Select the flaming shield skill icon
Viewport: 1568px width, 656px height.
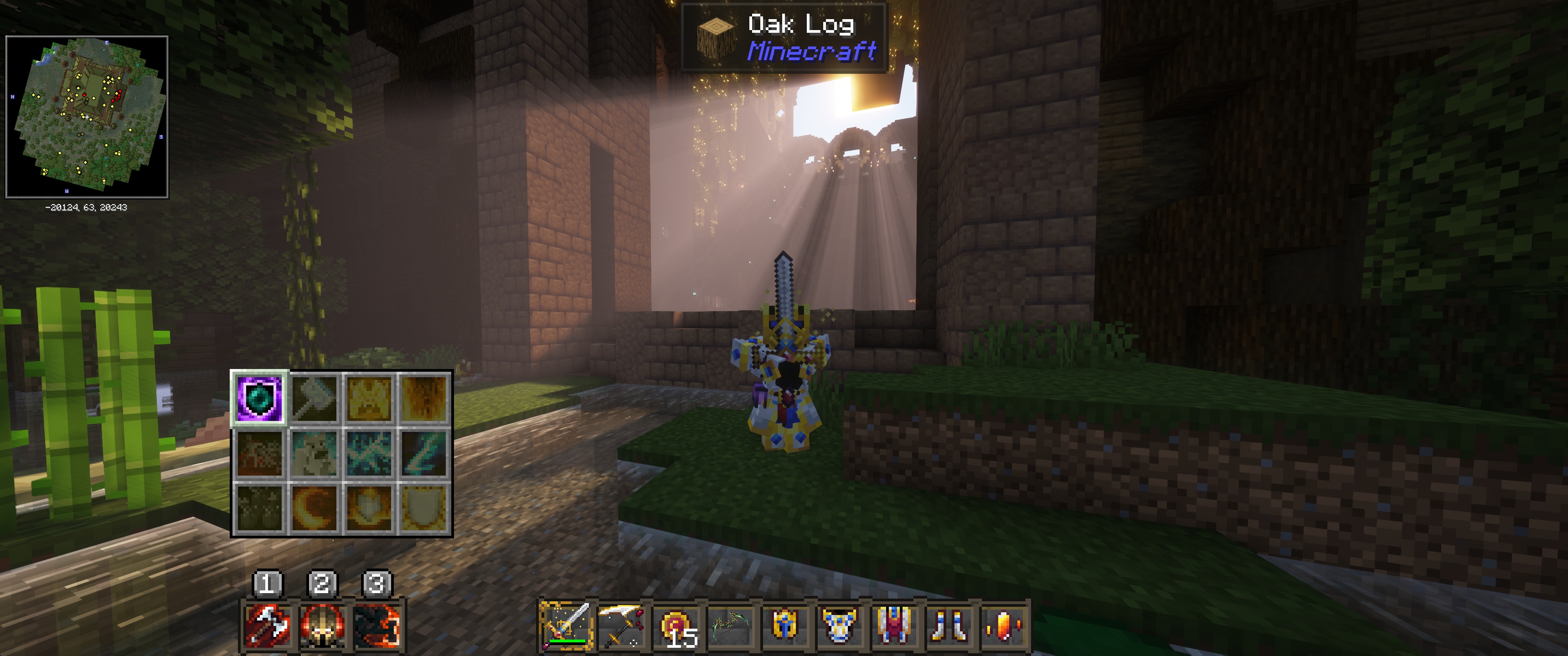coord(369,507)
